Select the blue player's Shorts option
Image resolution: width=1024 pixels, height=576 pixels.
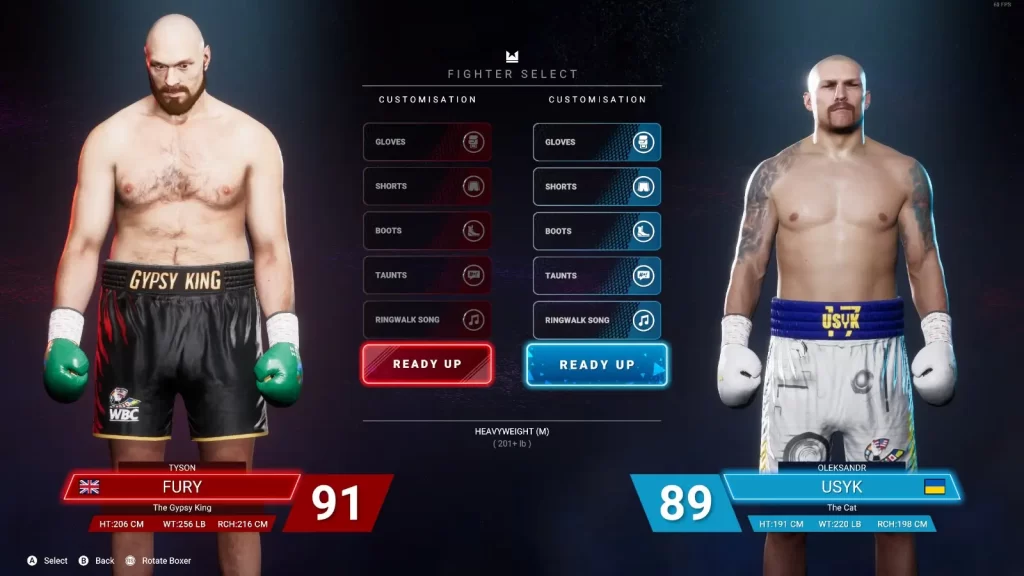(x=597, y=186)
